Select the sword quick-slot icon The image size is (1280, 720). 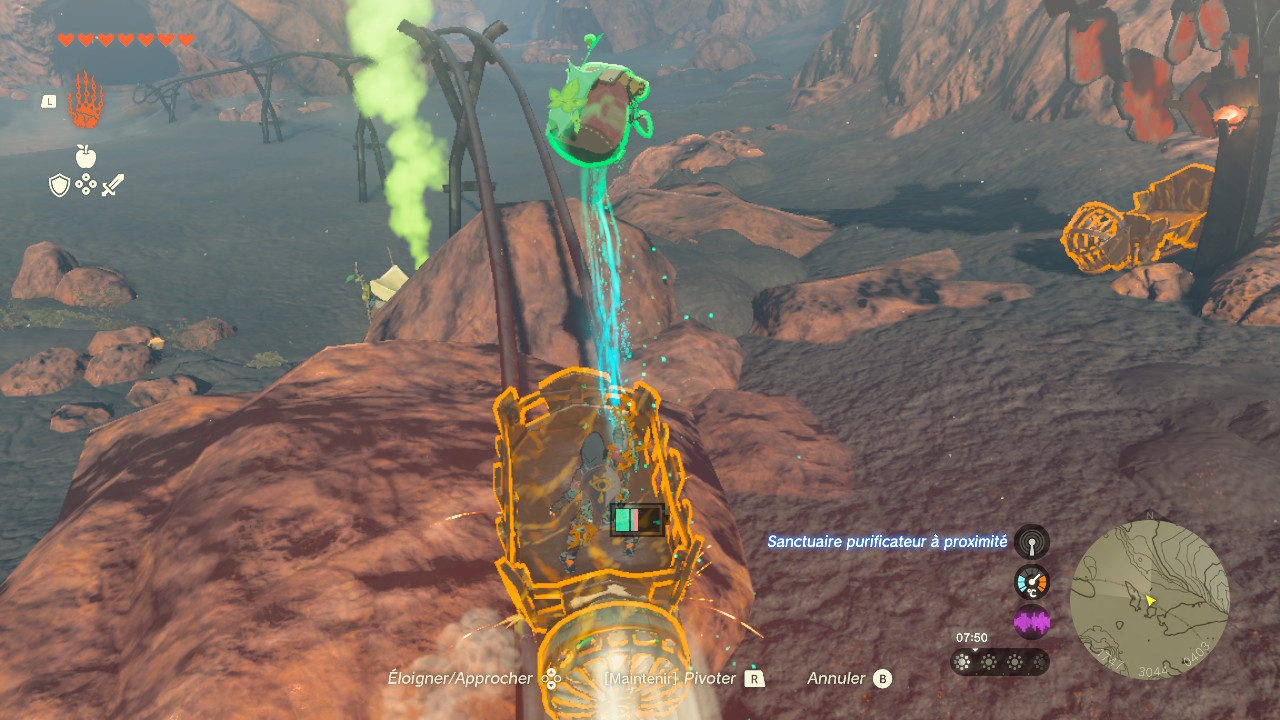coord(112,185)
